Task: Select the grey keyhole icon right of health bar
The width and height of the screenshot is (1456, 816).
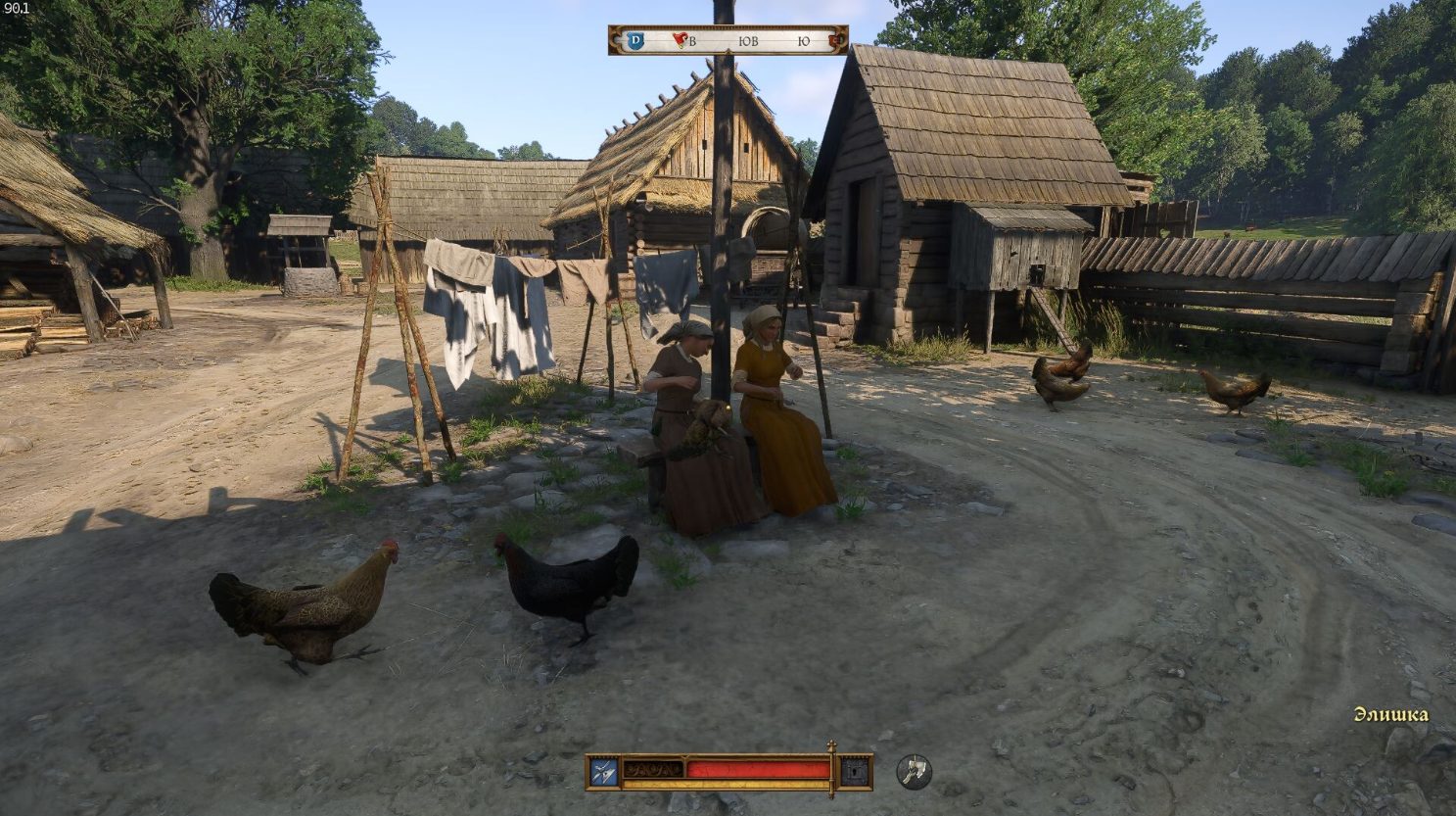Action: (x=856, y=772)
